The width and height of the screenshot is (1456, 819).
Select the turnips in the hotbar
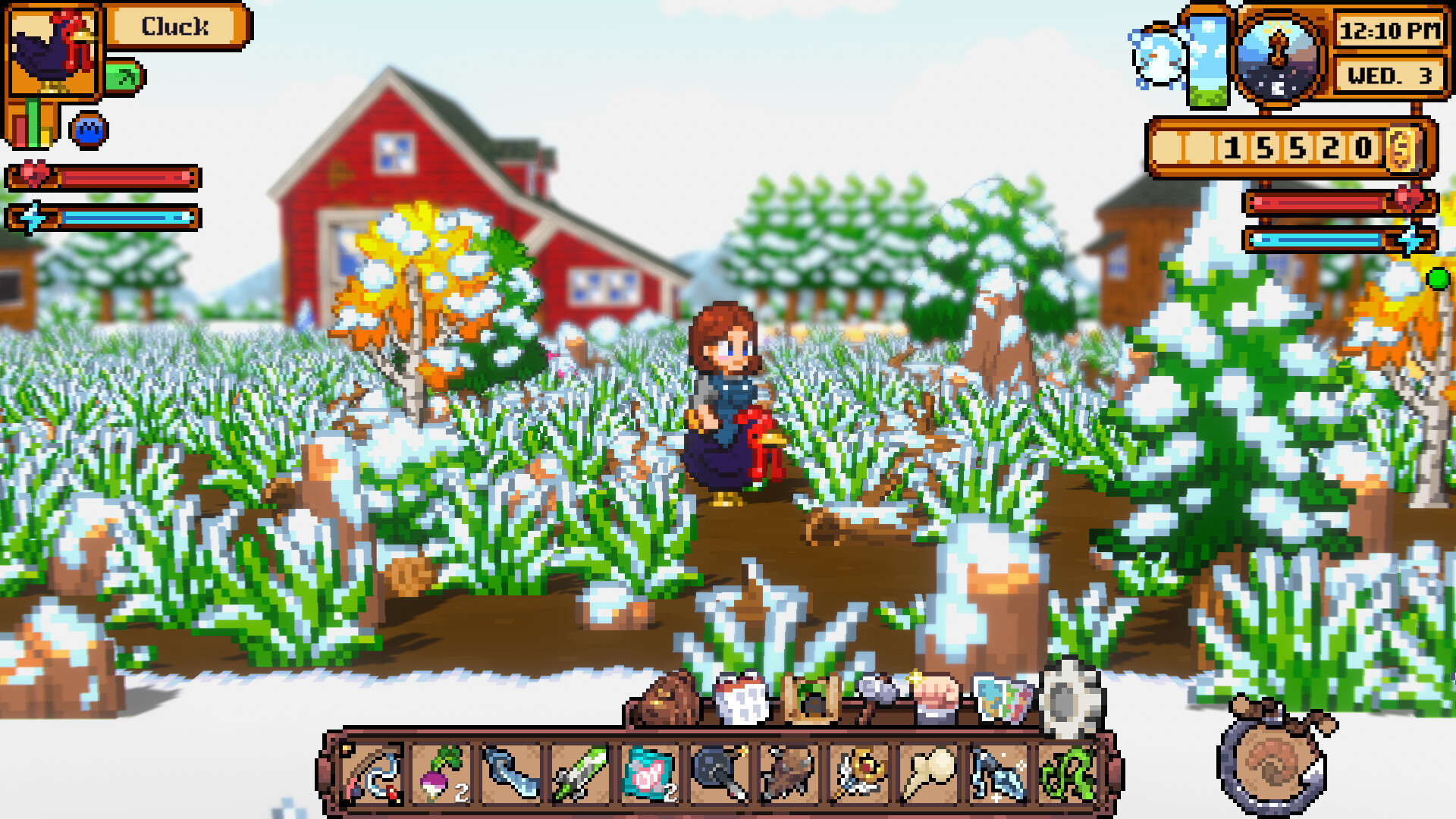point(441,770)
